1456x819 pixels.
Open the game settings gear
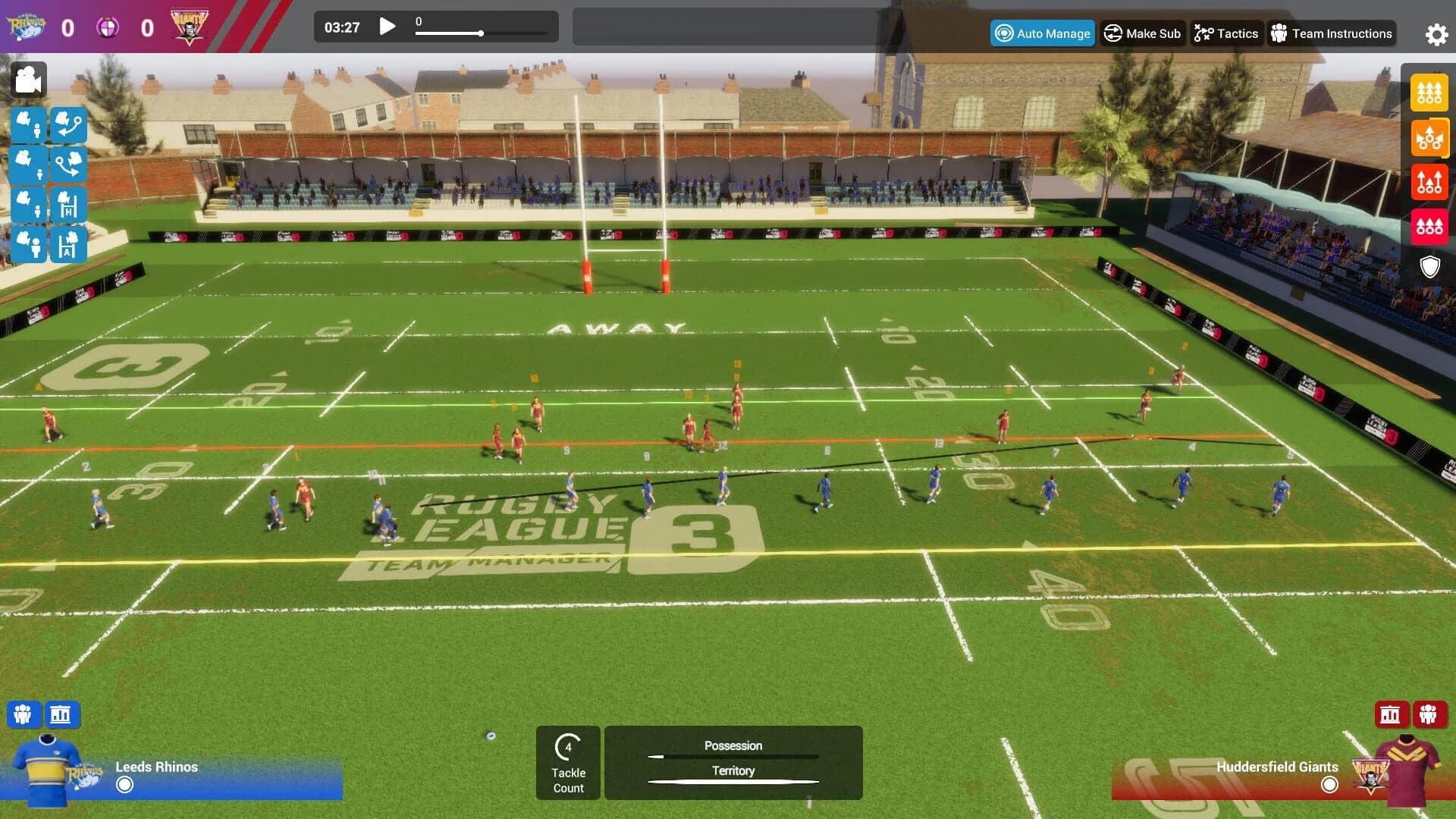tap(1436, 33)
